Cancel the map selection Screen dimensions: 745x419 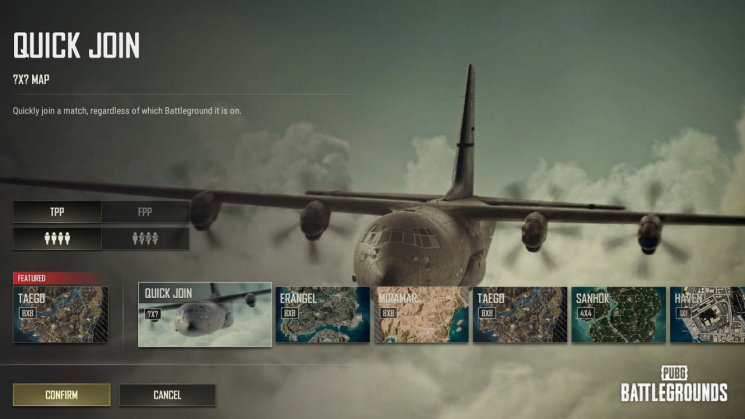pyautogui.click(x=167, y=395)
